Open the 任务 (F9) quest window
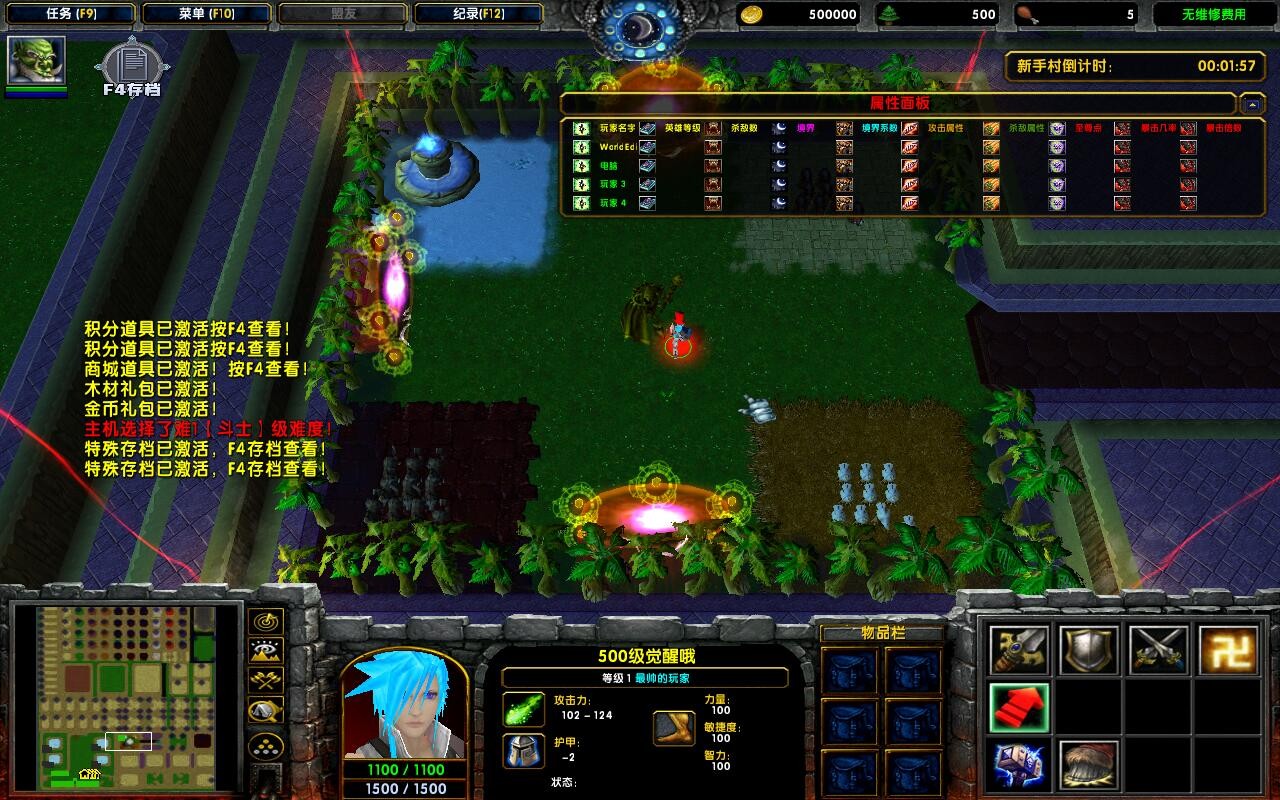 pos(70,13)
